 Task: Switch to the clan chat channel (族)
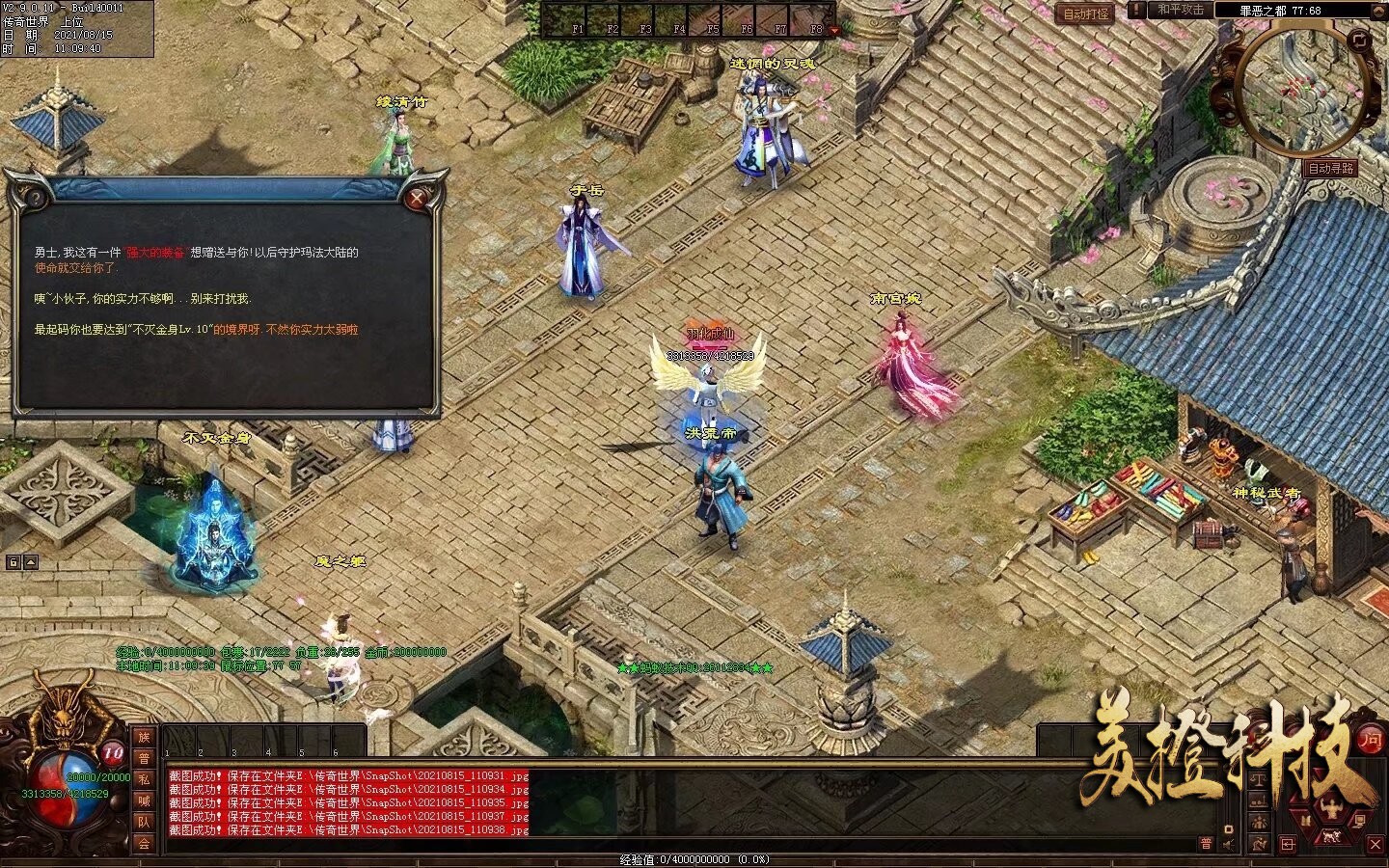(144, 737)
